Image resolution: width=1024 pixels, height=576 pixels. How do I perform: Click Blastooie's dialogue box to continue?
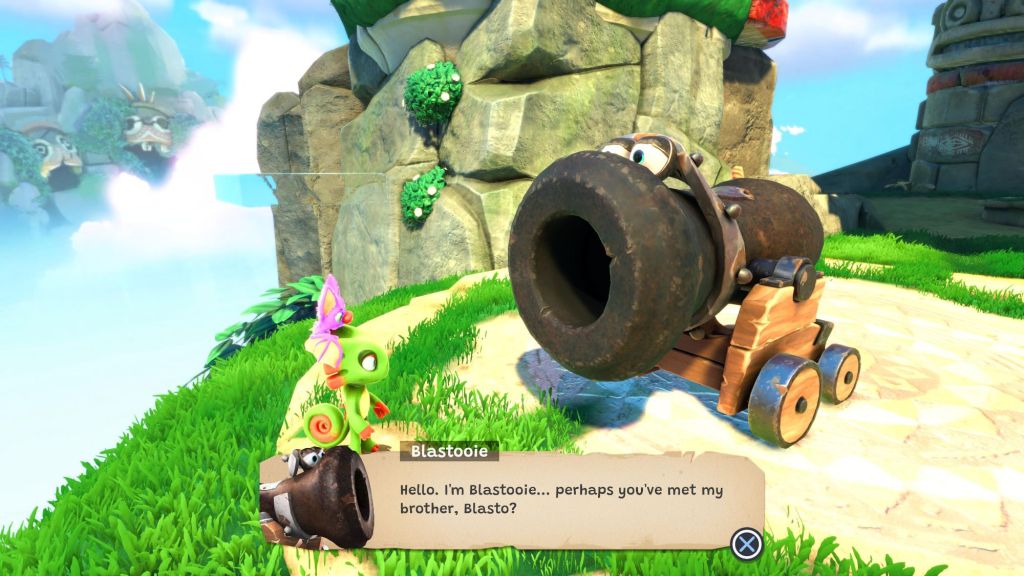[560, 500]
